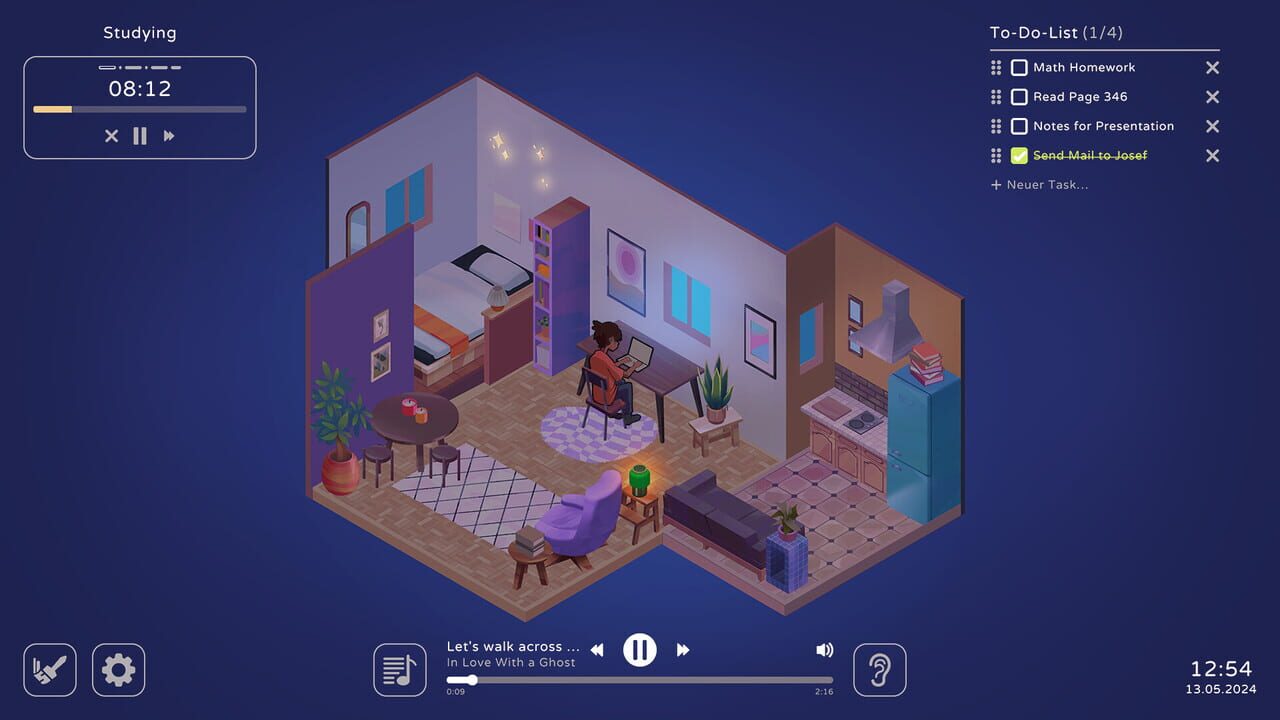Skip the study timer forward

pos(169,136)
